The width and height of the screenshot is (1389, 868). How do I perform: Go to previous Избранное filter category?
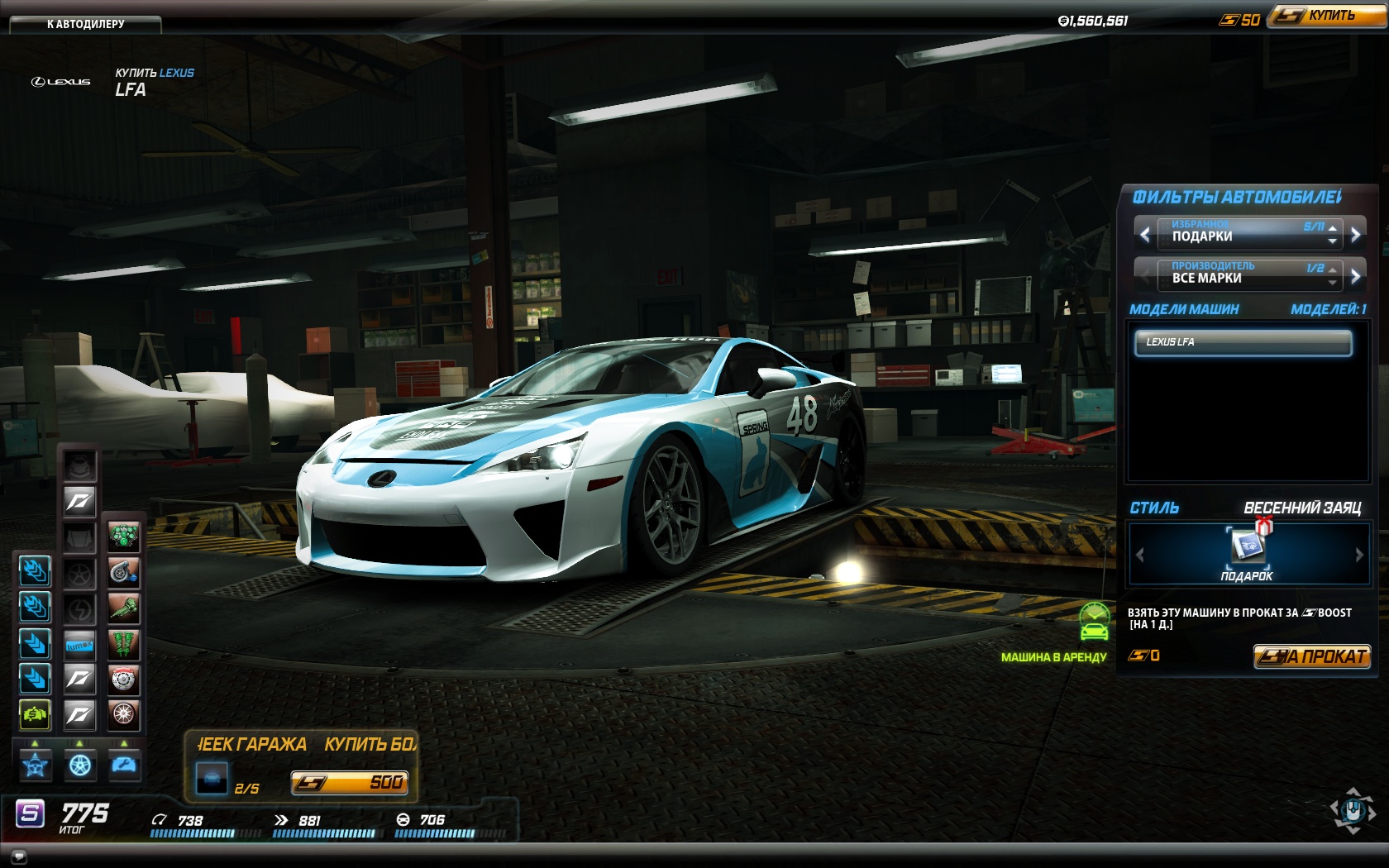(x=1145, y=235)
